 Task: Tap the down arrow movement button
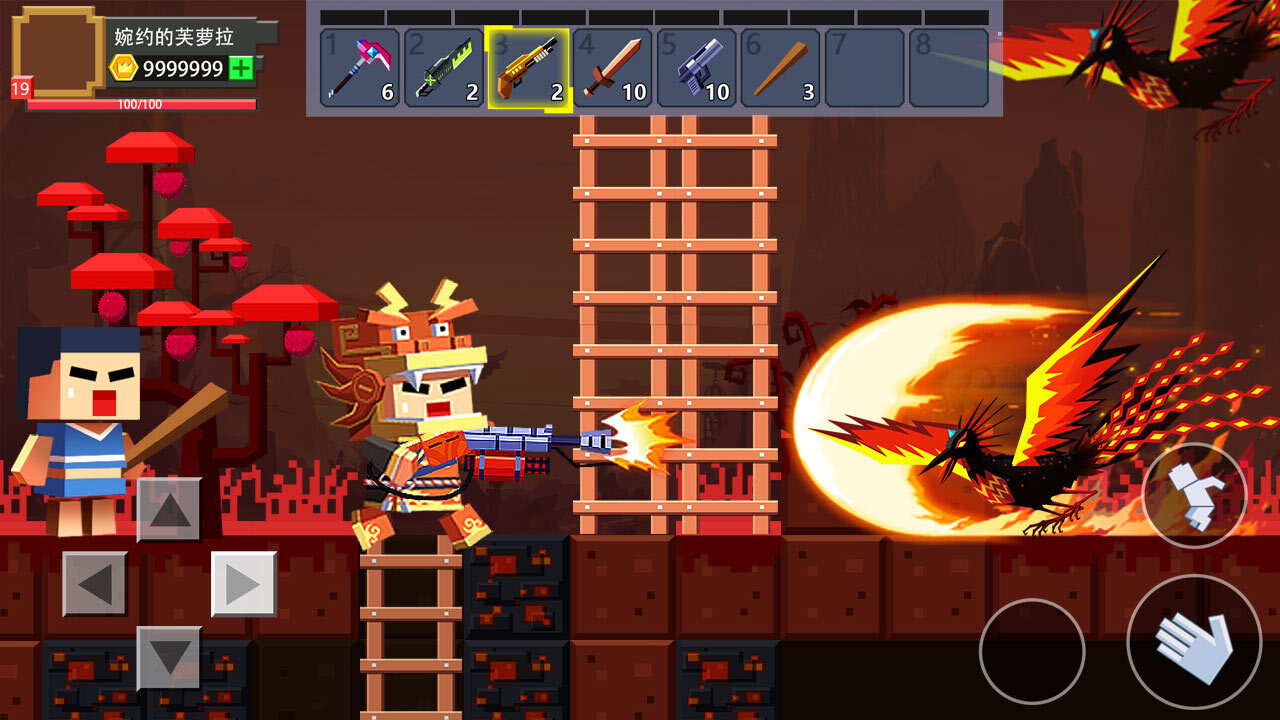169,658
